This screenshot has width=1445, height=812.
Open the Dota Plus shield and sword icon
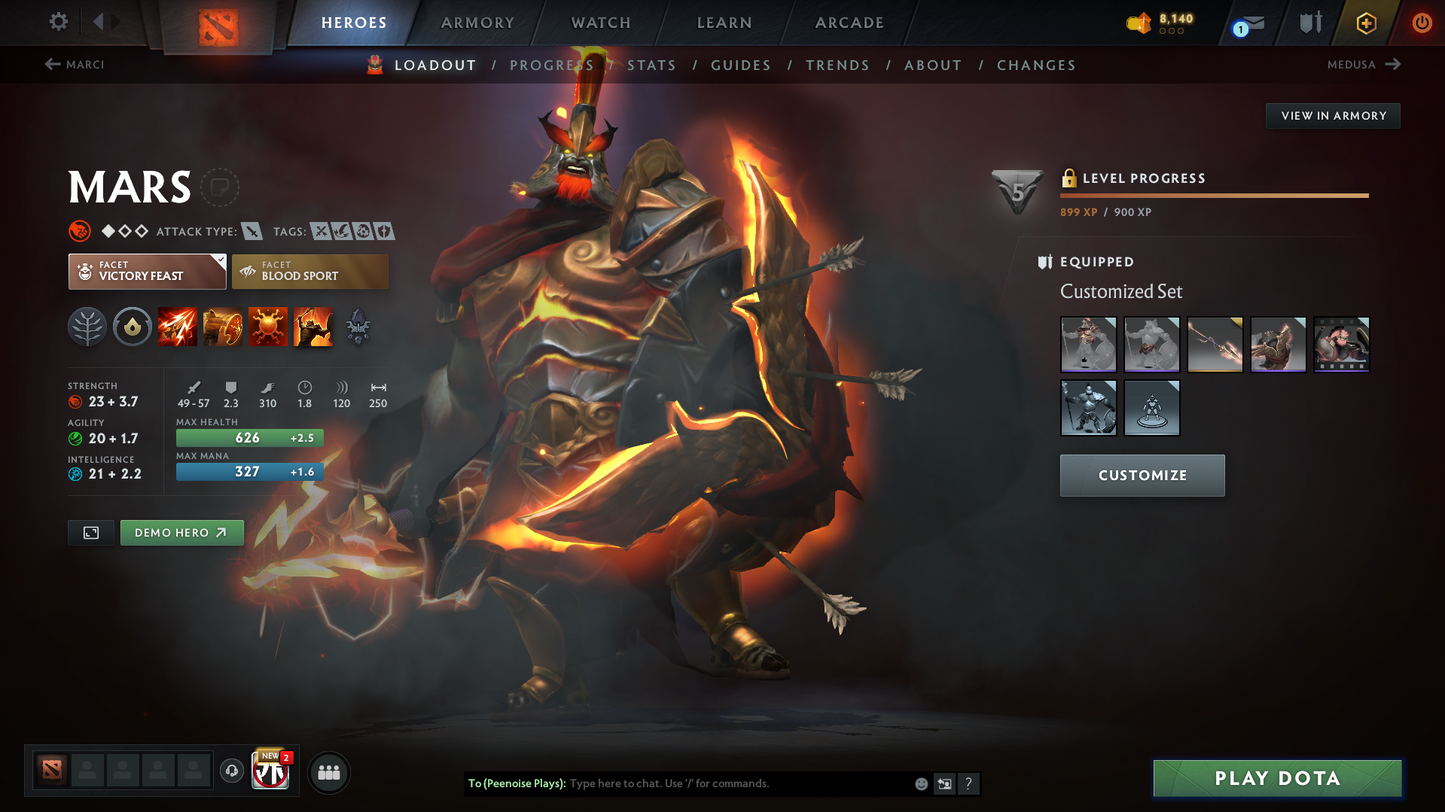pos(1310,22)
